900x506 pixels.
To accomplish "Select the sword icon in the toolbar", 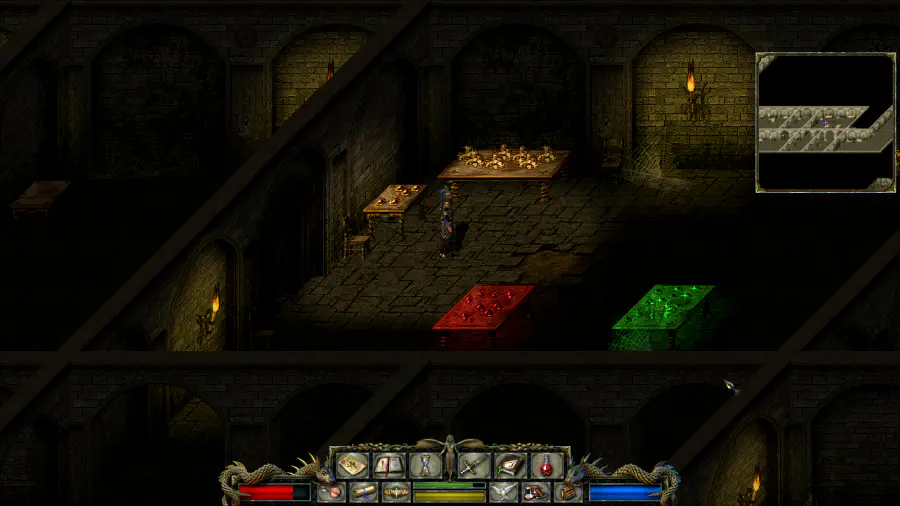I will [474, 465].
